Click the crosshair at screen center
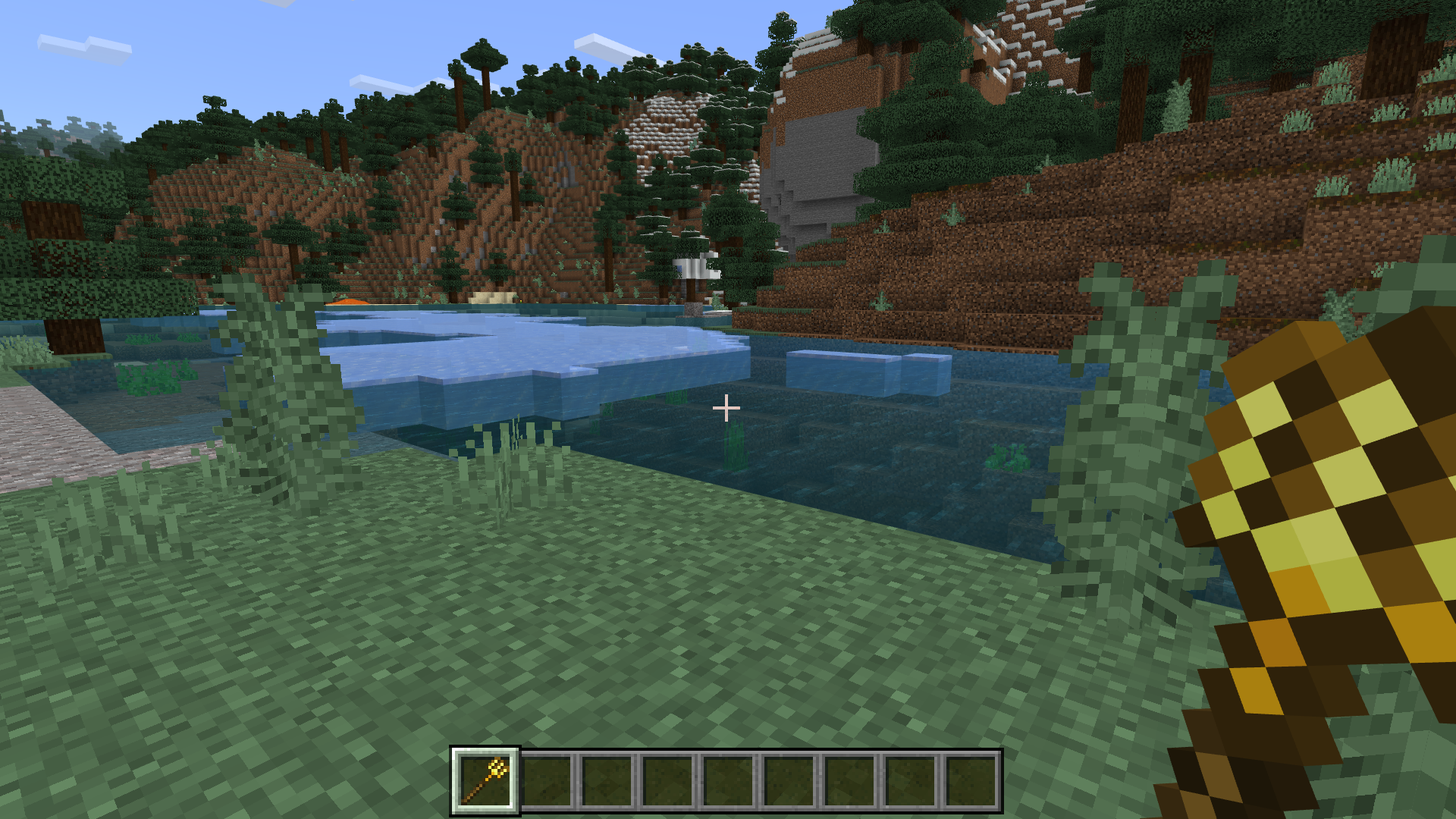 (728, 408)
